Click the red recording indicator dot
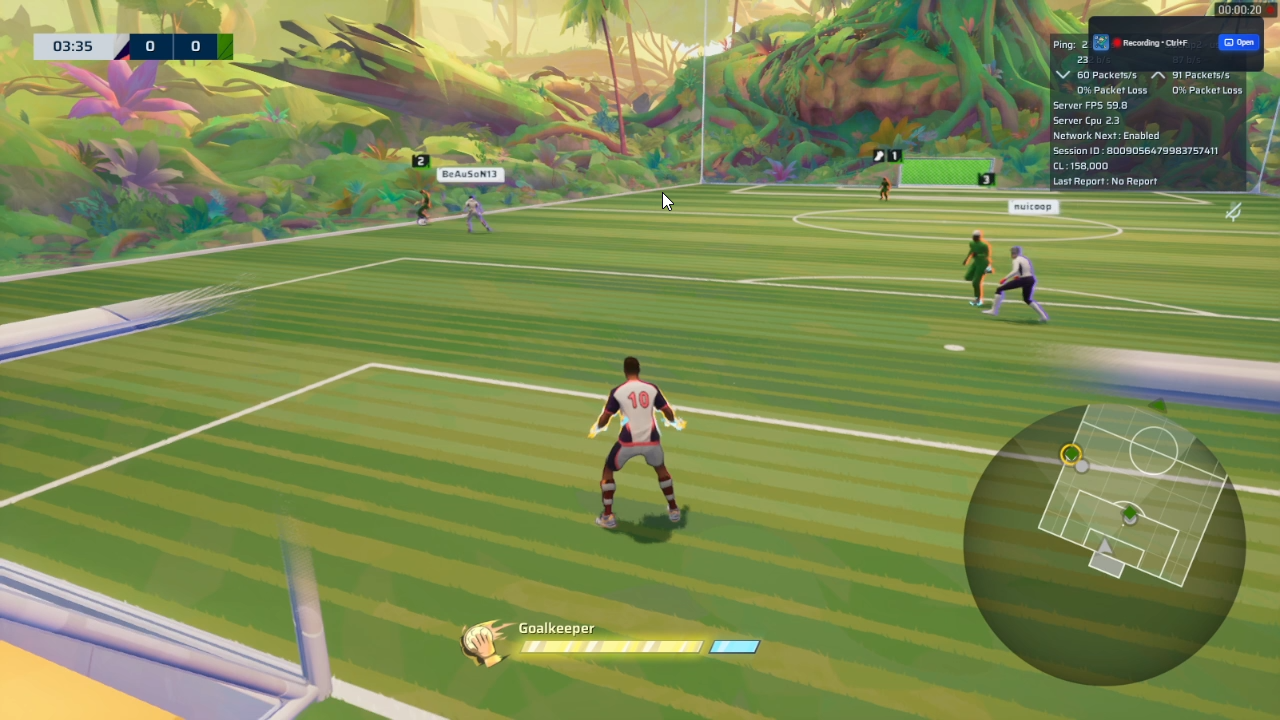 click(1117, 42)
